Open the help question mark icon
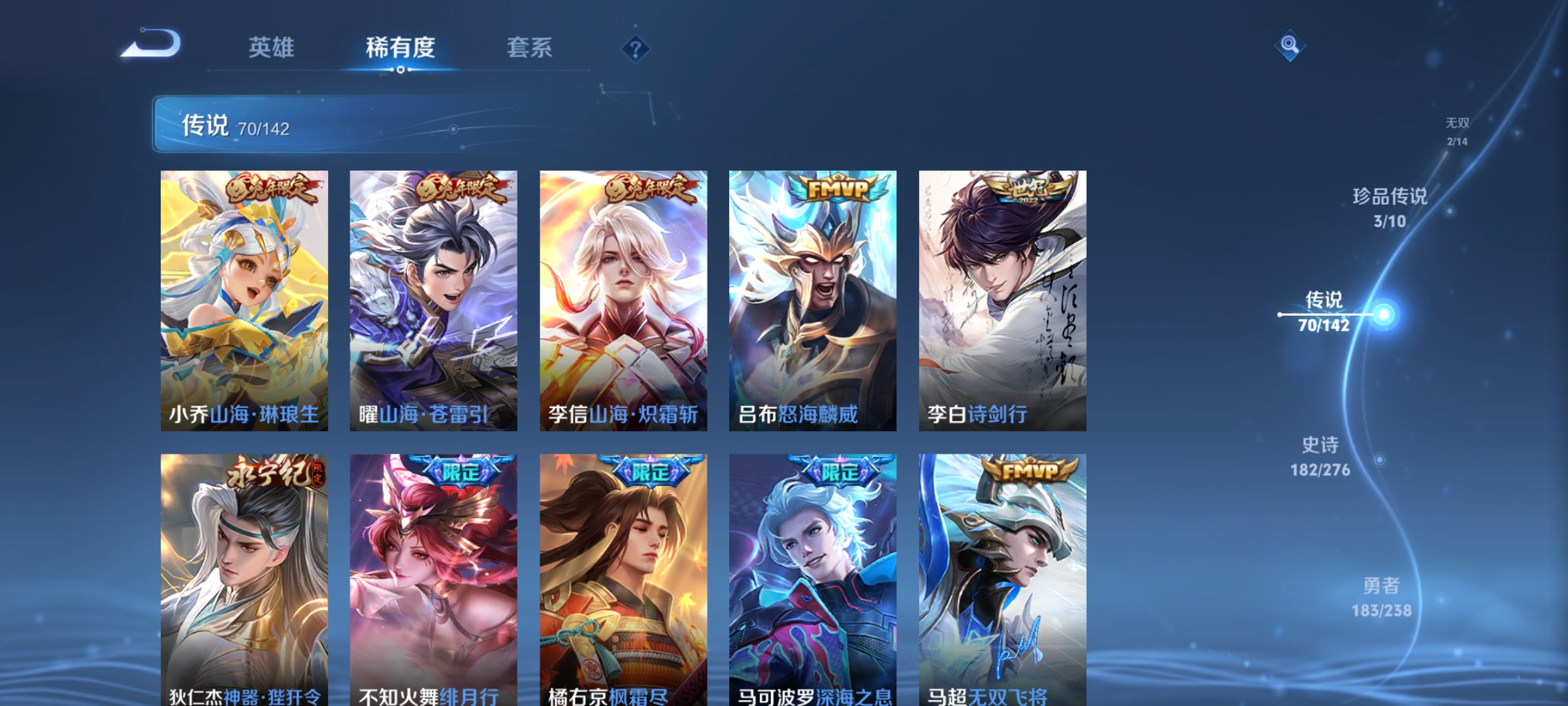1568x706 pixels. pyautogui.click(x=634, y=49)
